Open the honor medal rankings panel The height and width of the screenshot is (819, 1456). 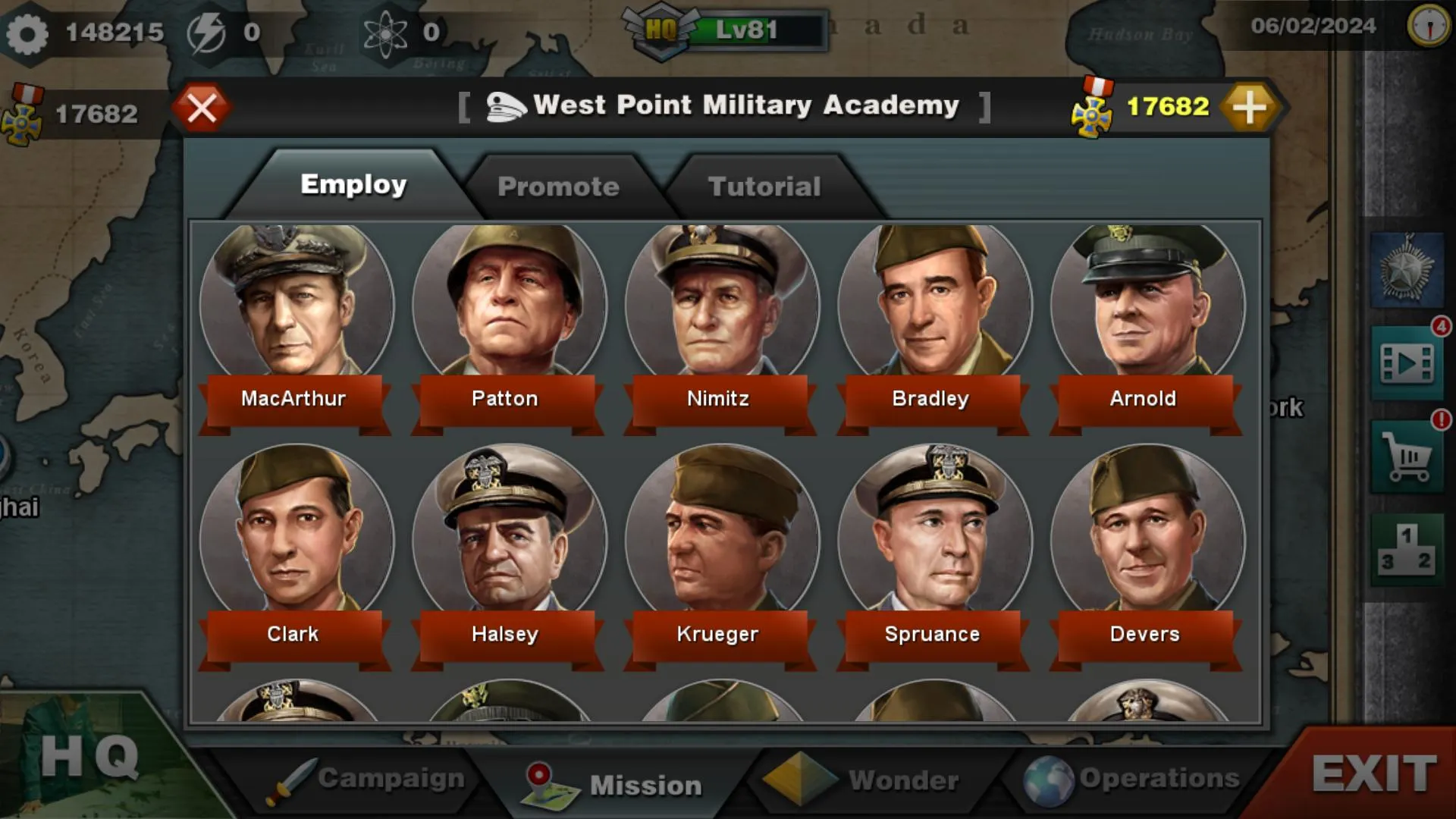1408,269
